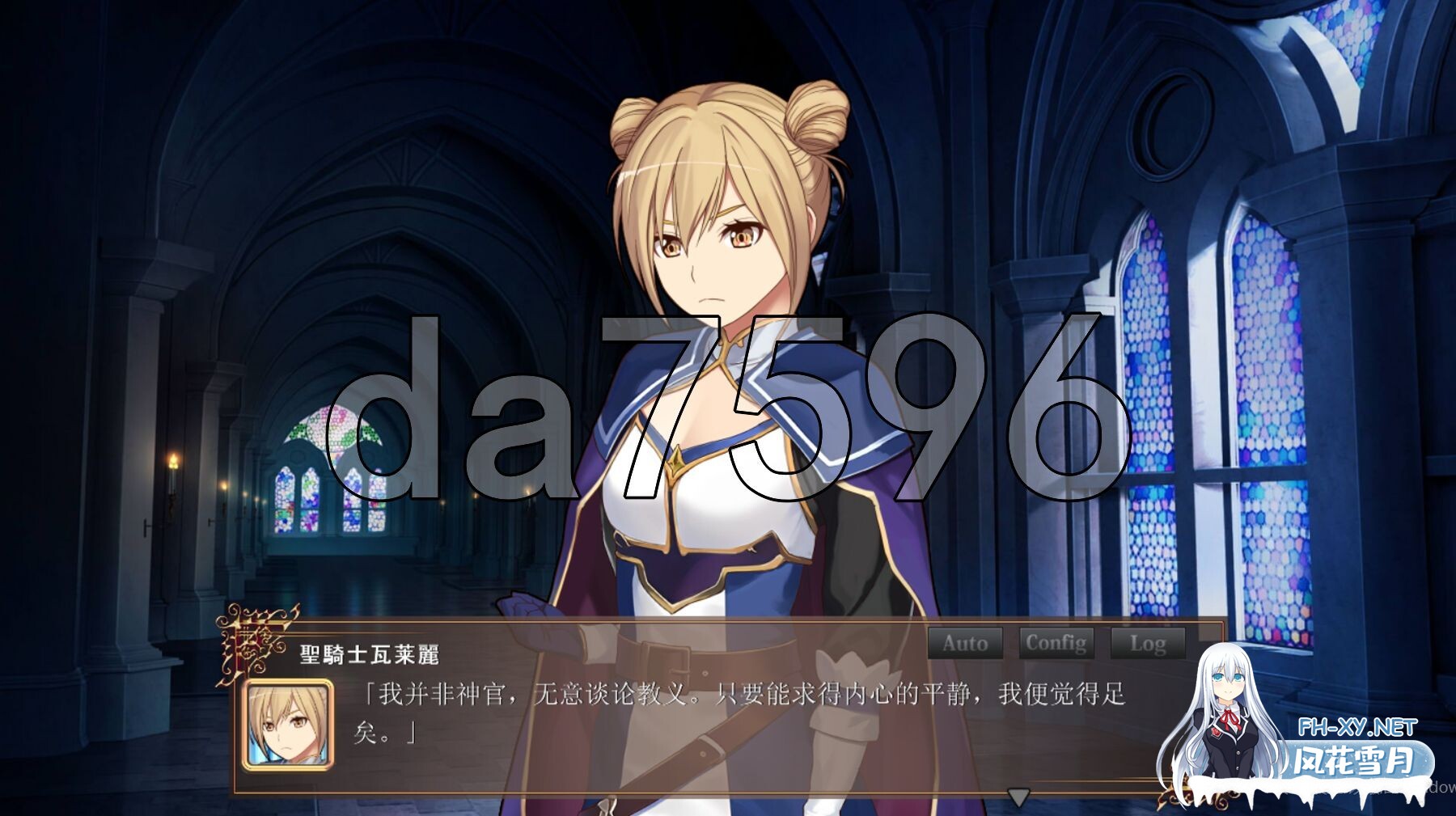1456x816 pixels.
Task: Click the advance triangle below the dialogue
Action: pyautogui.click(x=1017, y=795)
